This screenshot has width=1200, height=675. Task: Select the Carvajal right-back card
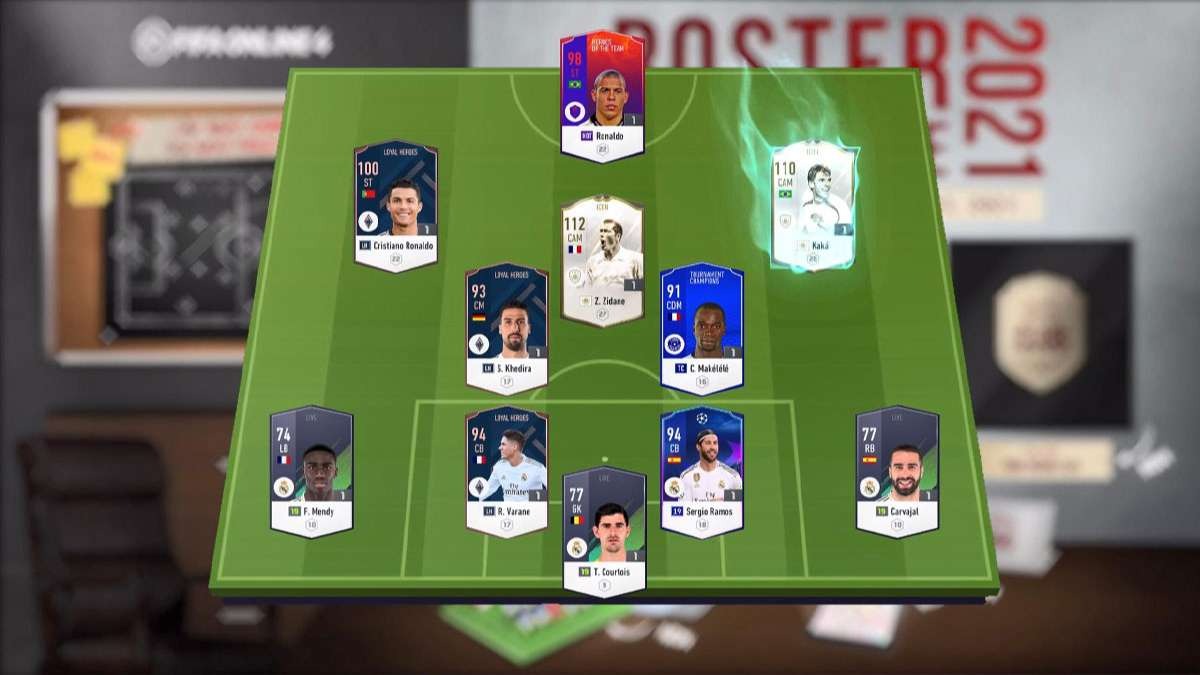click(897, 470)
